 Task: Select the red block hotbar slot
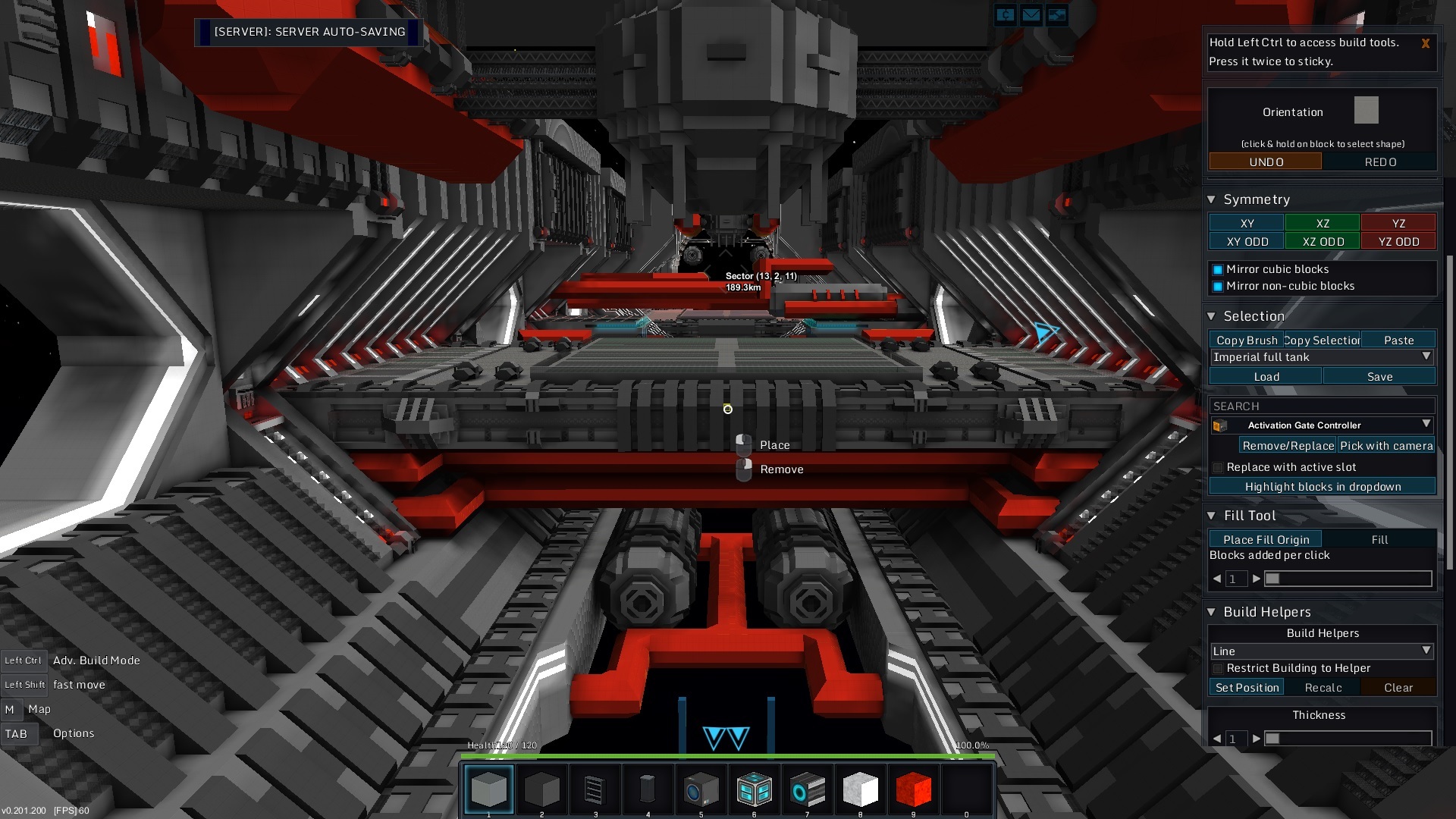point(913,789)
